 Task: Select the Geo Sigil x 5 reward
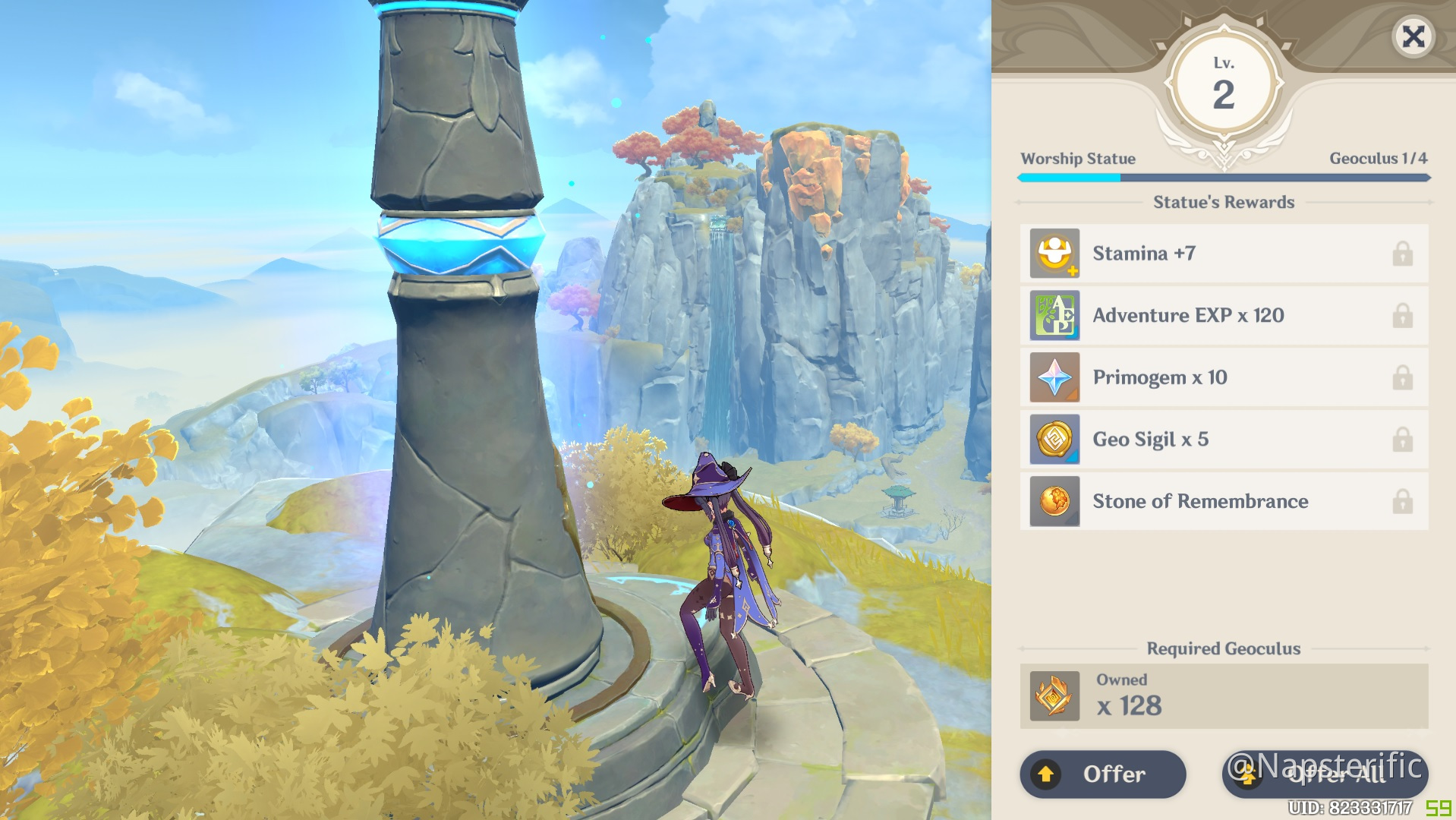[x=1223, y=440]
